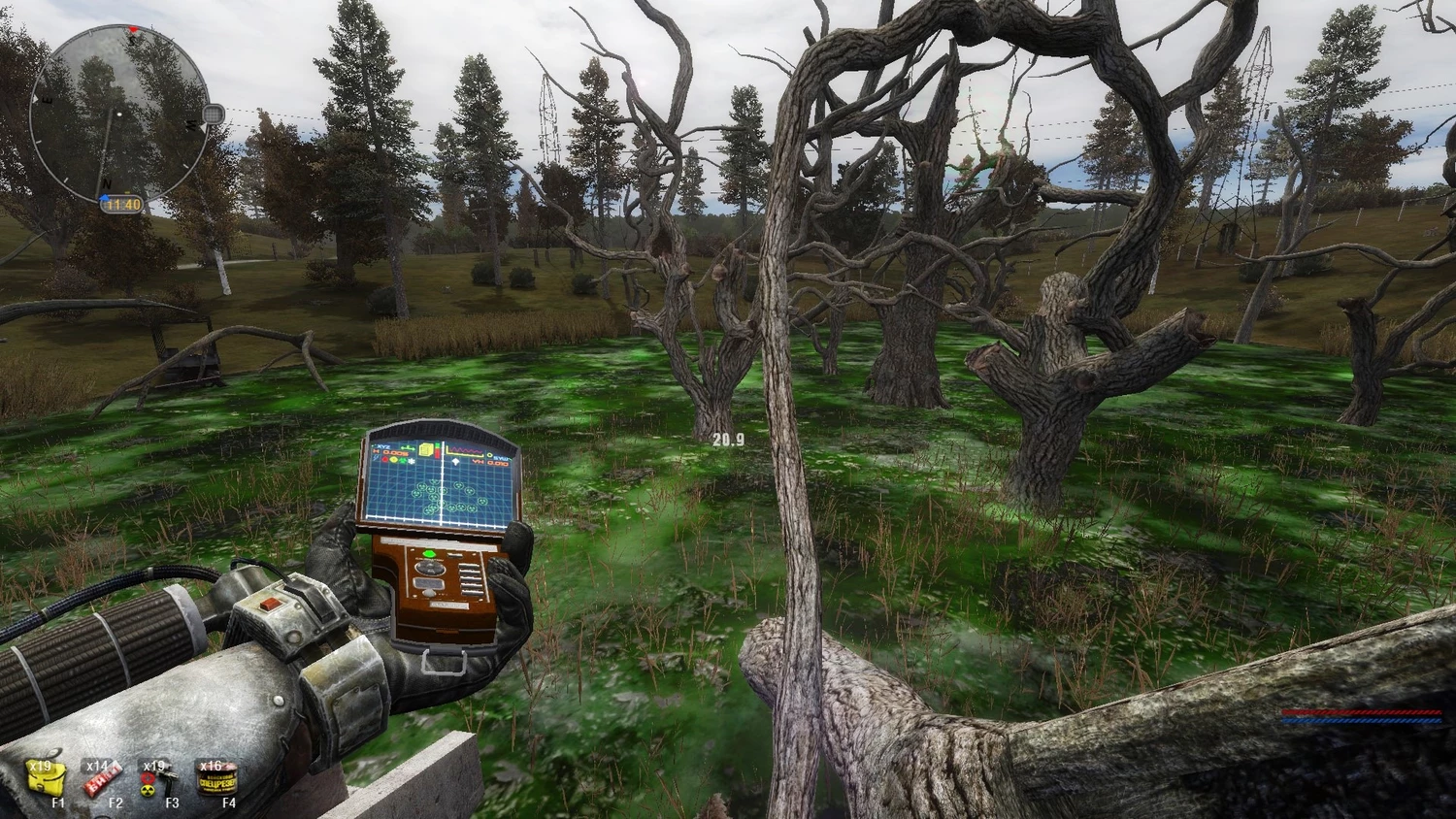Select the red marker on the minimap rim
This screenshot has width=1456, height=819.
coord(134,31)
